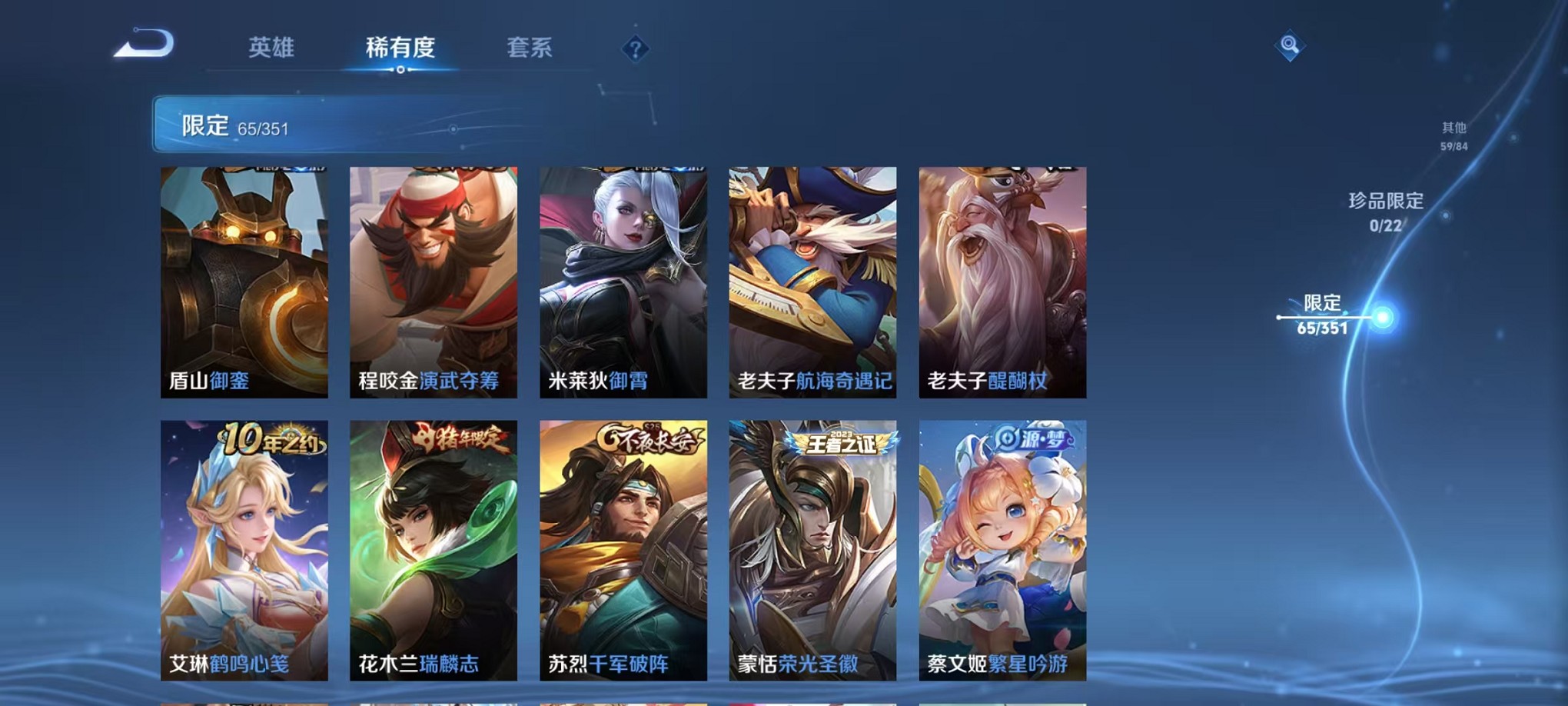Switch to the 套系 tab
Image resolution: width=1568 pixels, height=706 pixels.
pyautogui.click(x=529, y=48)
